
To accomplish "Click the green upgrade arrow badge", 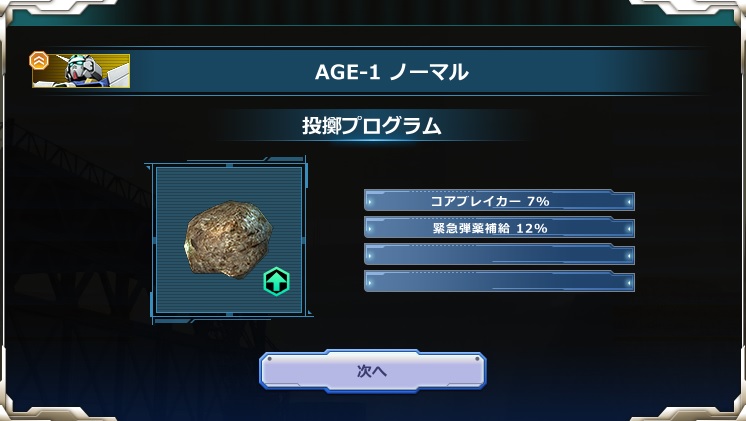I will click(276, 282).
